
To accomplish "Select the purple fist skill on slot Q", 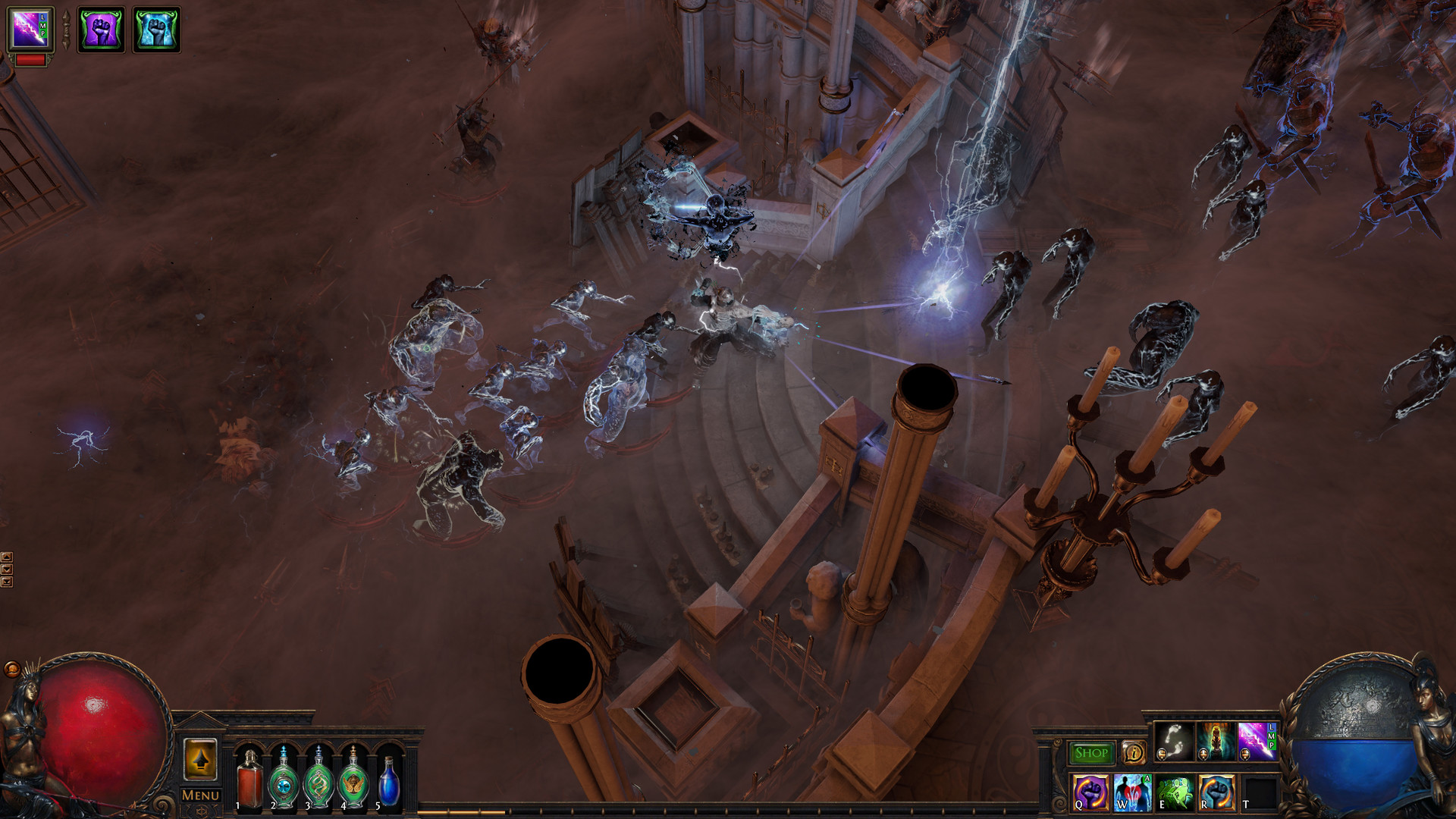I will [1090, 794].
